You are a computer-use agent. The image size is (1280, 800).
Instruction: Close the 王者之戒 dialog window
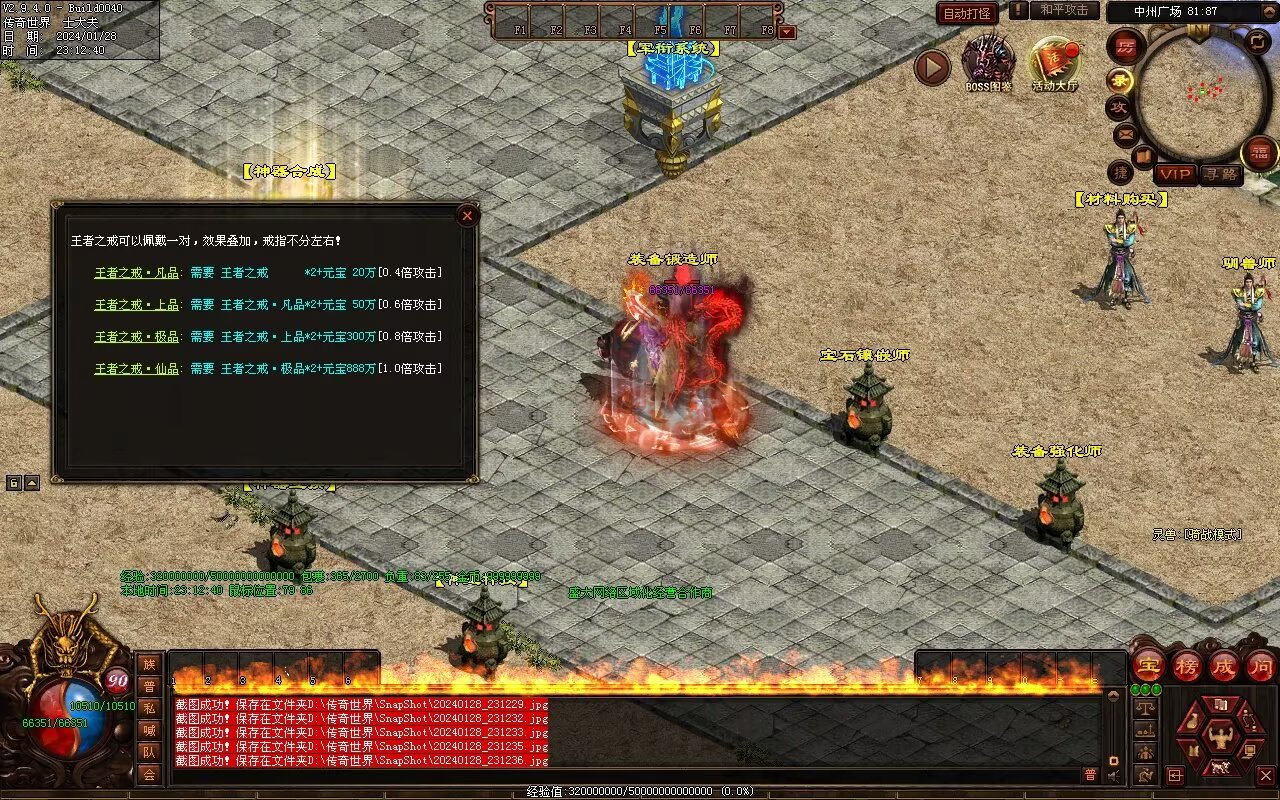[x=467, y=215]
